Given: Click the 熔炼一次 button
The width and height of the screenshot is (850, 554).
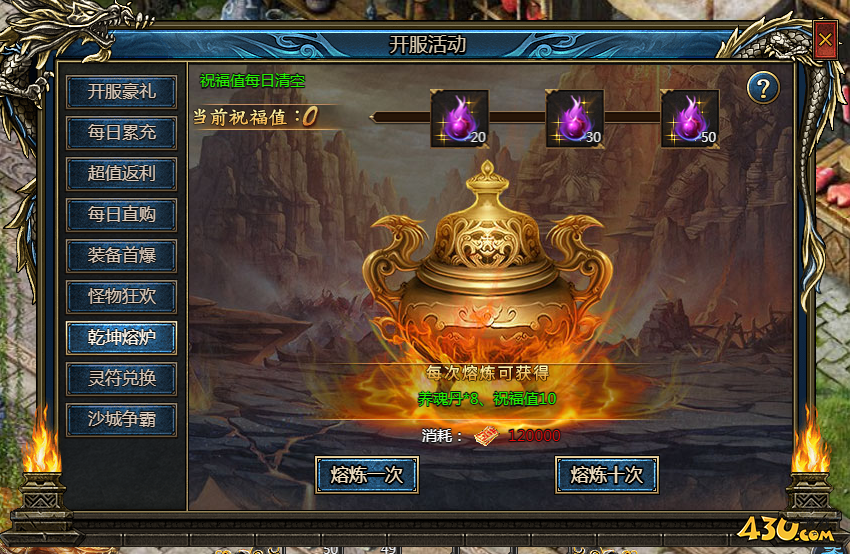Looking at the screenshot, I should click(x=367, y=475).
